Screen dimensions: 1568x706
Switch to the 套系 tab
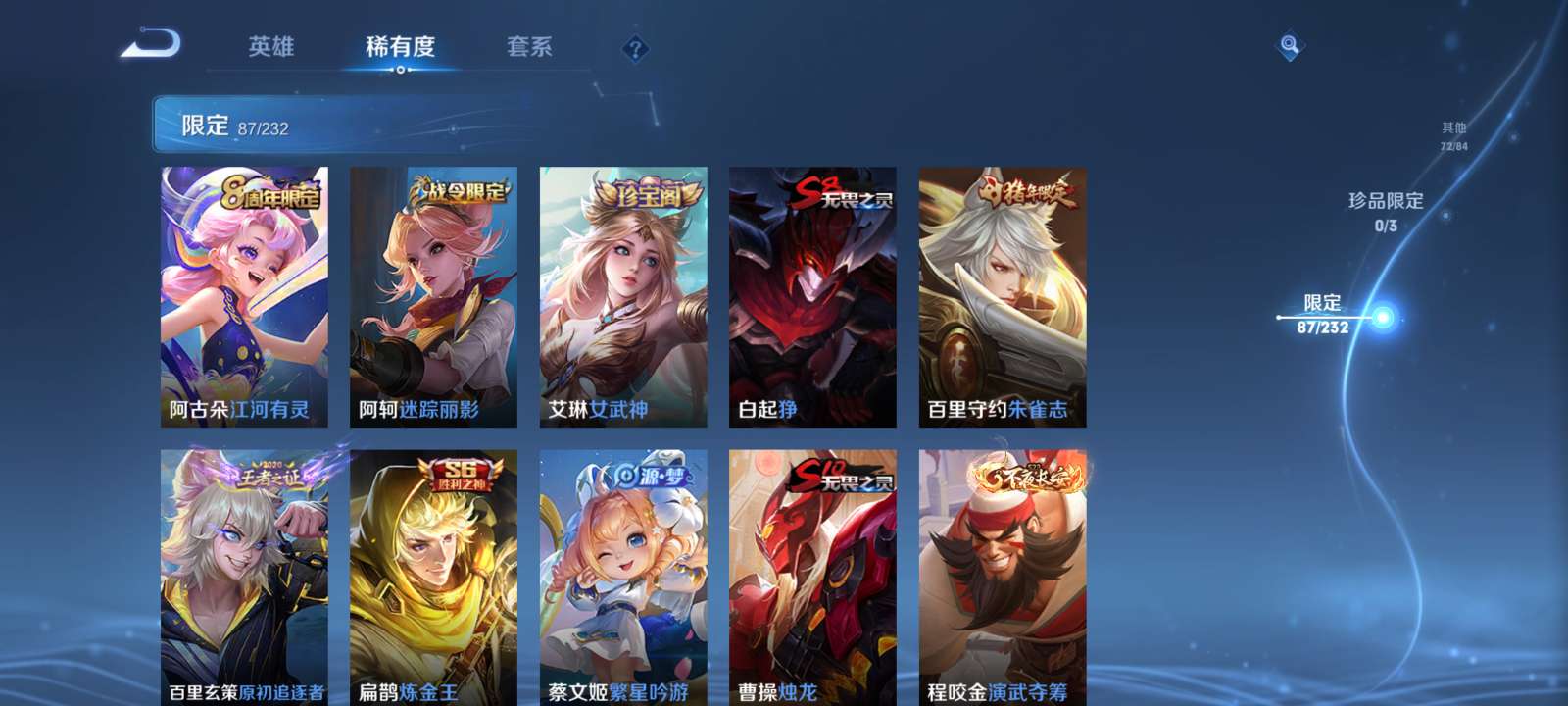coord(529,46)
